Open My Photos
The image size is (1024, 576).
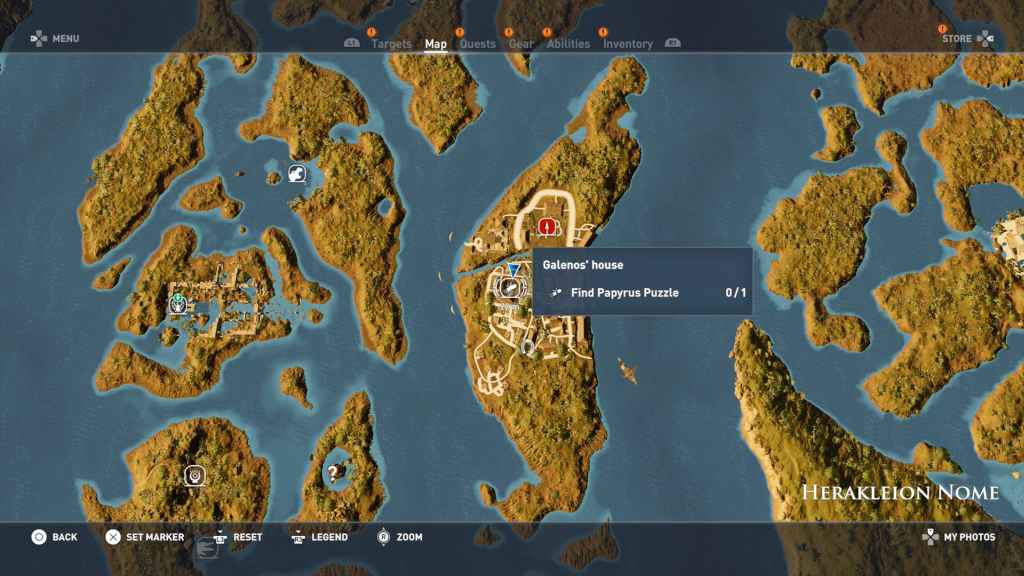(x=958, y=537)
